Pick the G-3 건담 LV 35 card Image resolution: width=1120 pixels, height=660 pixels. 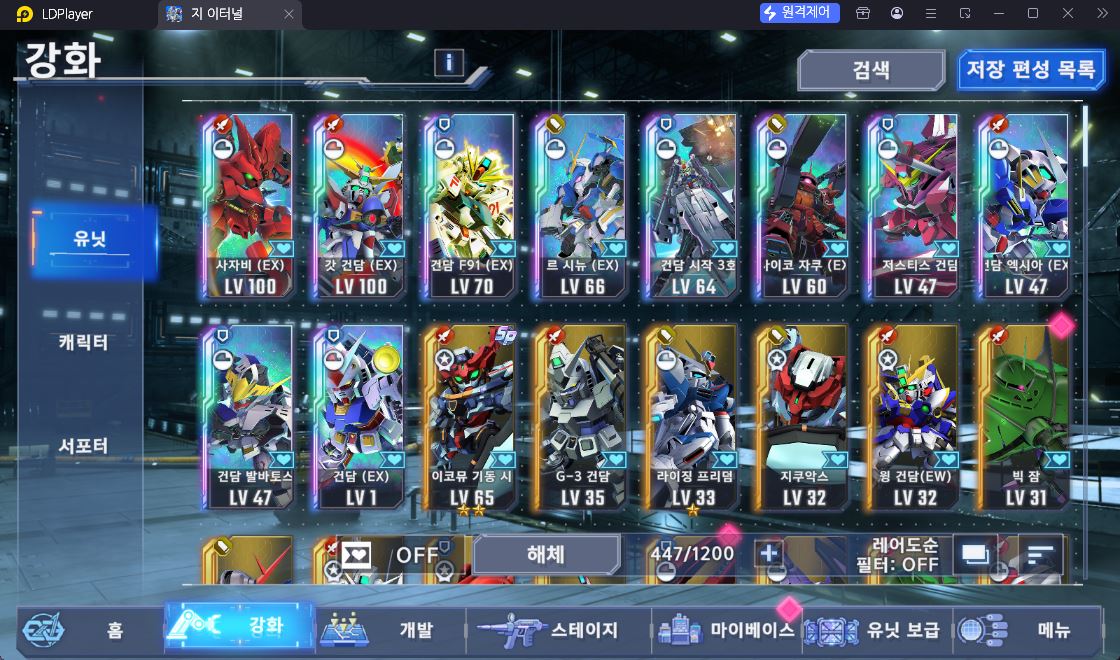pos(581,416)
